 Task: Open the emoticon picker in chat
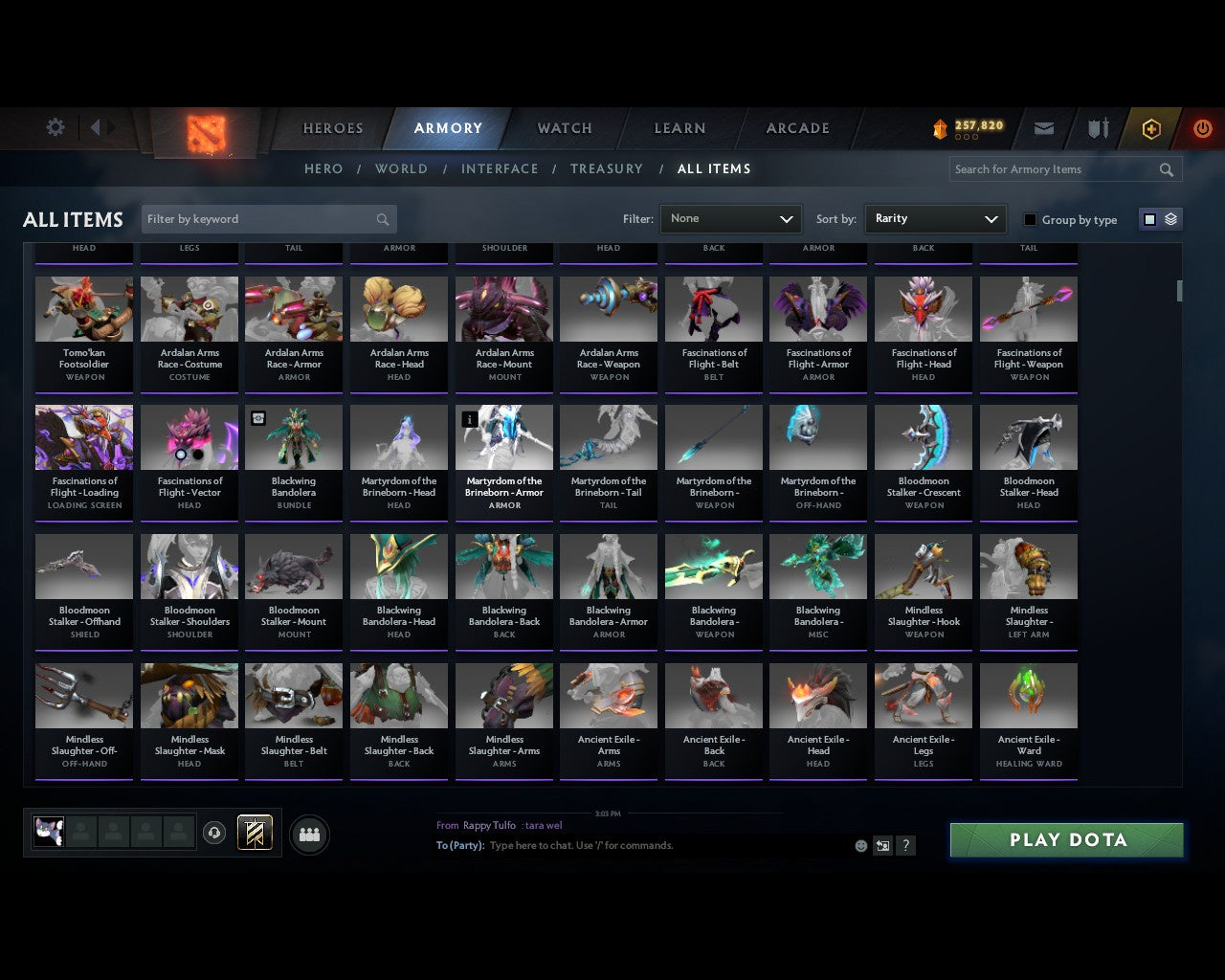858,846
